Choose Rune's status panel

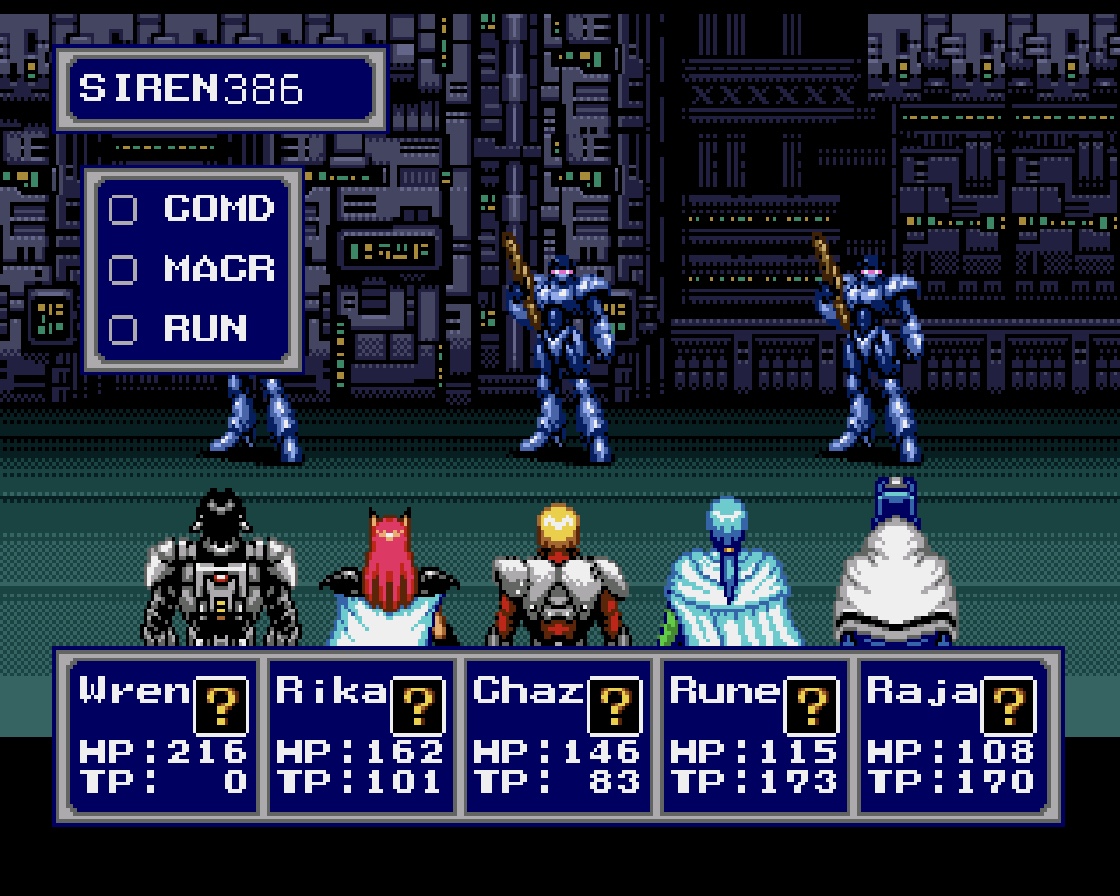(x=753, y=735)
